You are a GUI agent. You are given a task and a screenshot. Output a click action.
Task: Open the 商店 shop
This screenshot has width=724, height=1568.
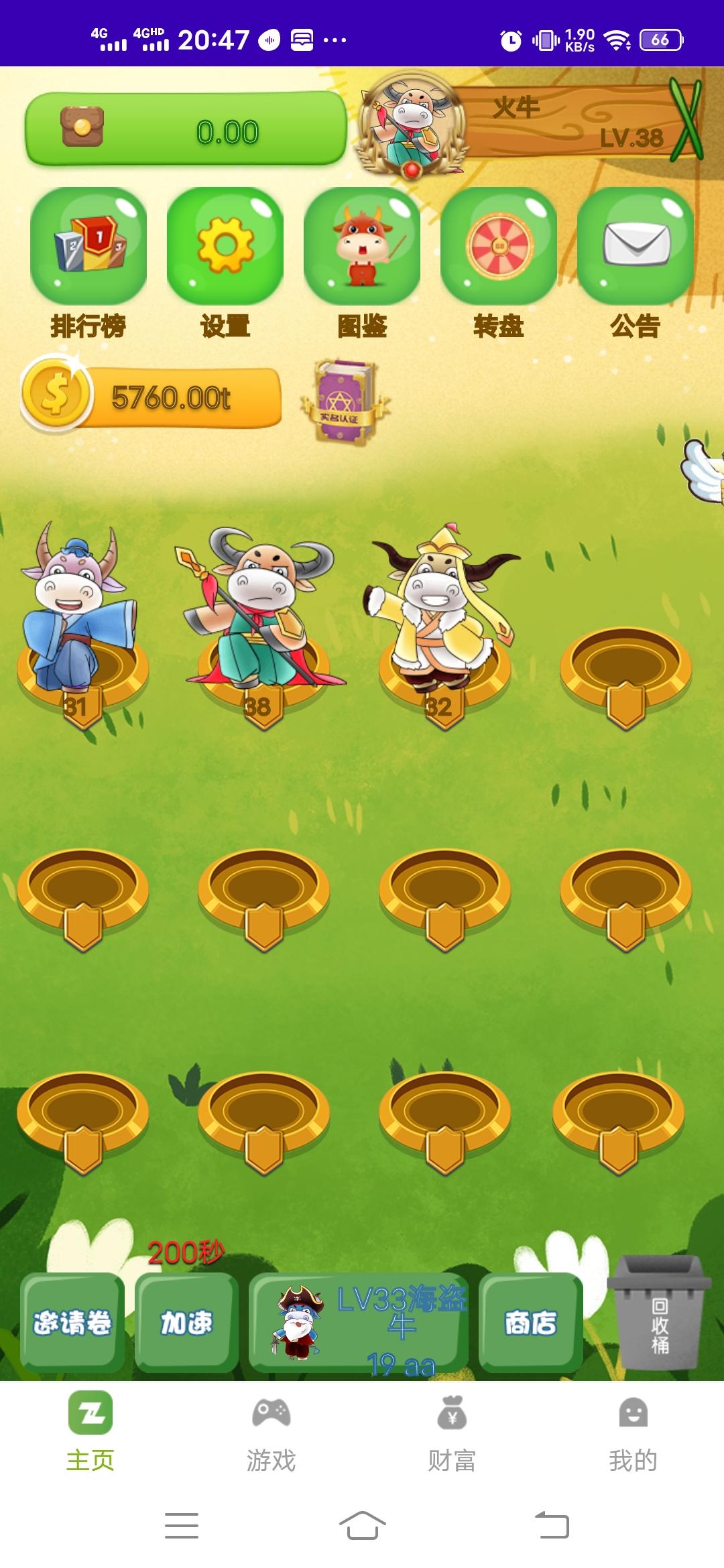coord(530,1322)
